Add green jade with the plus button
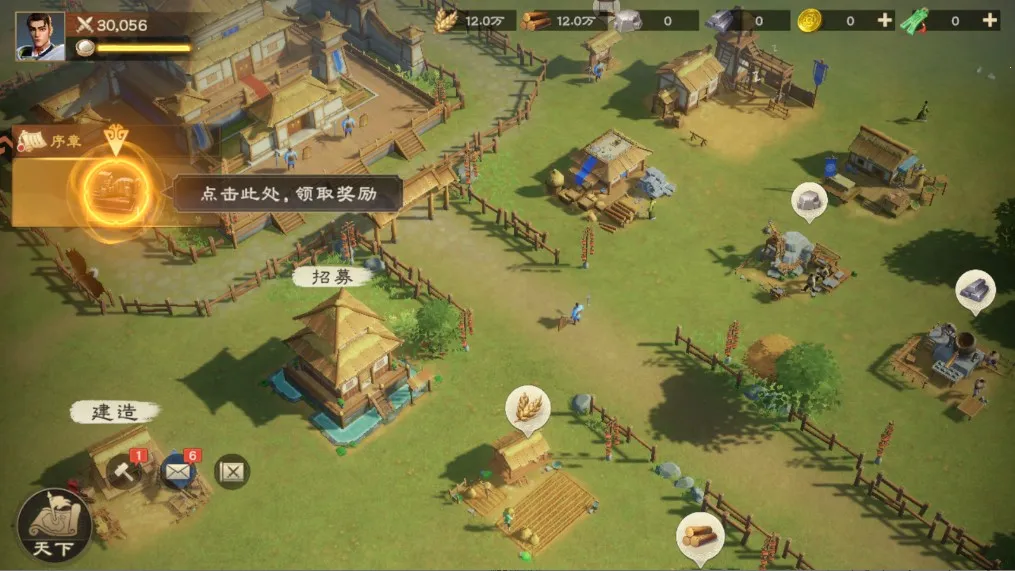 [x=989, y=20]
